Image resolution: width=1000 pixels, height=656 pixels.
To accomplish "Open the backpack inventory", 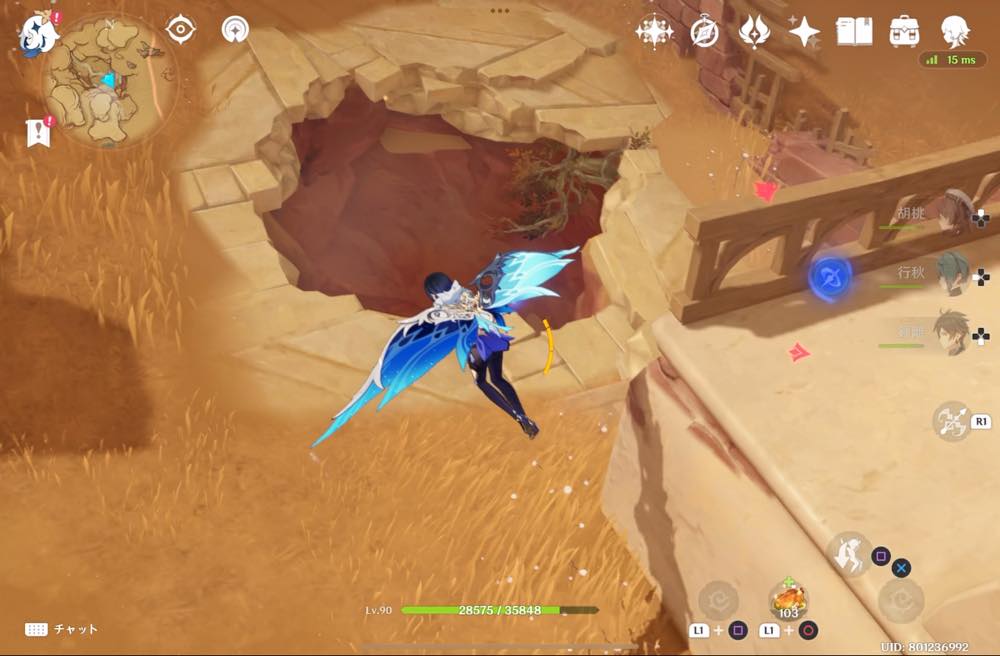I will point(904,31).
